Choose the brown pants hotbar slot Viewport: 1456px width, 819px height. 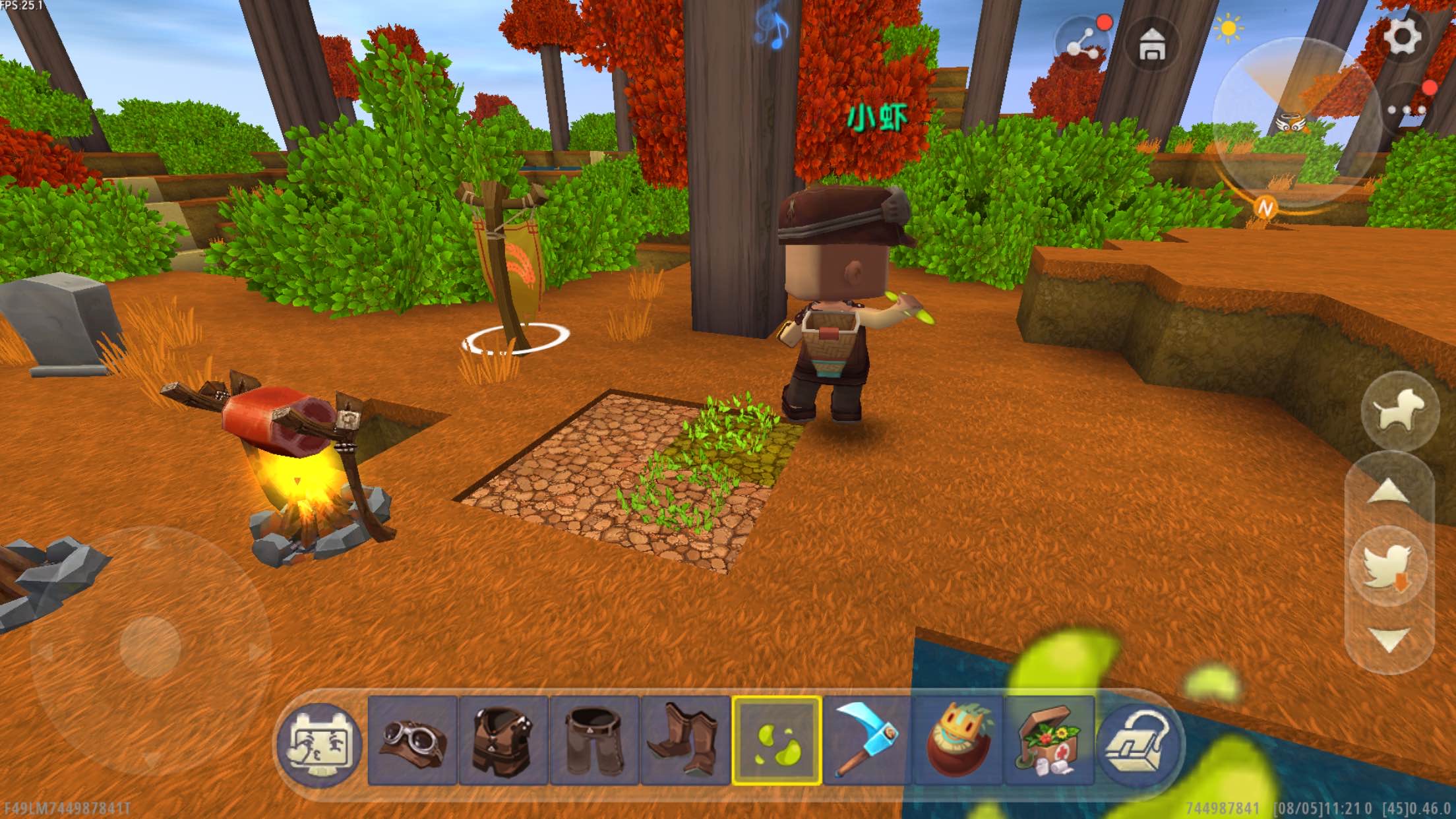coord(594,741)
